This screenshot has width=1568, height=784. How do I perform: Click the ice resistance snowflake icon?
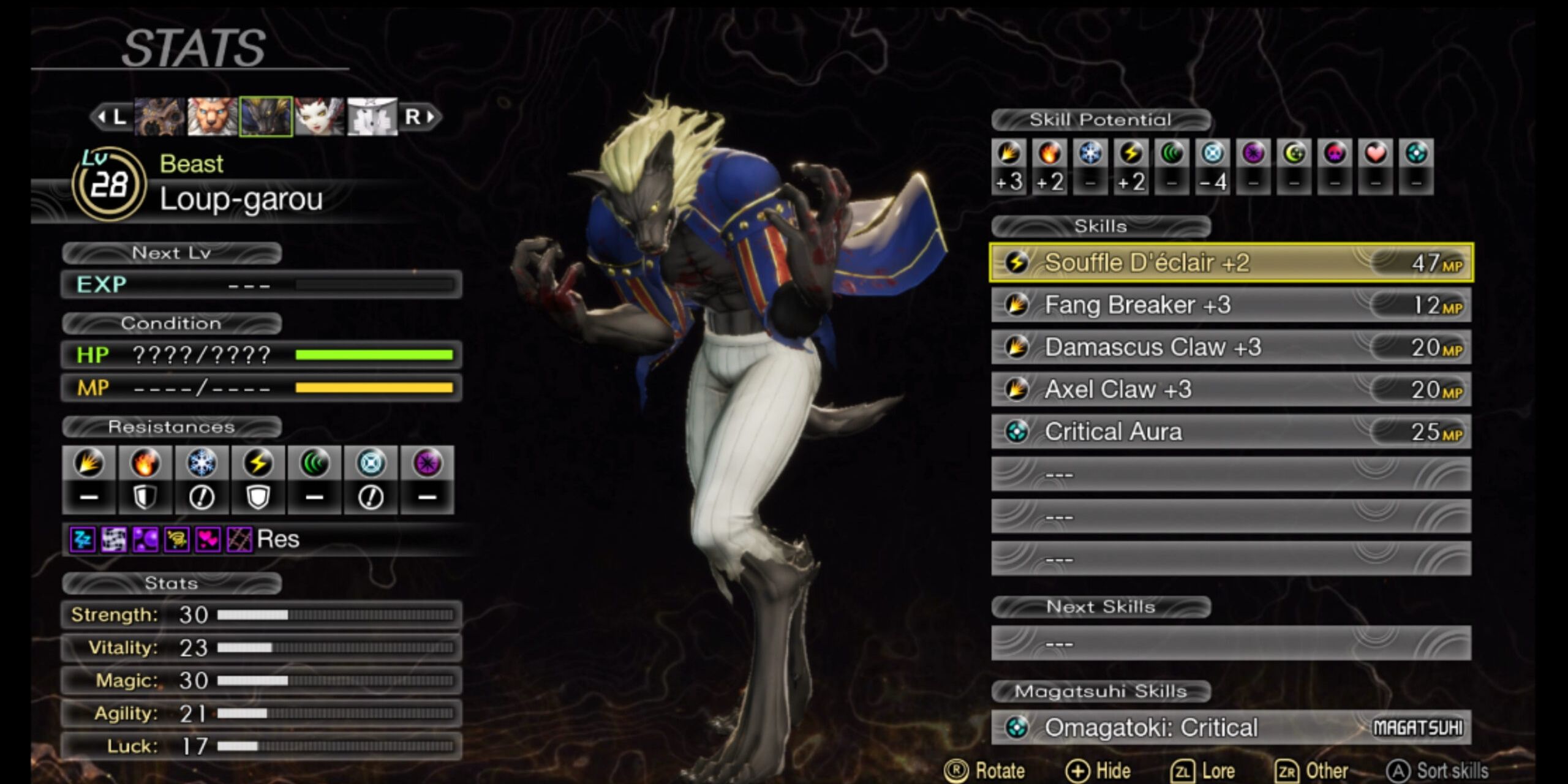pos(202,463)
